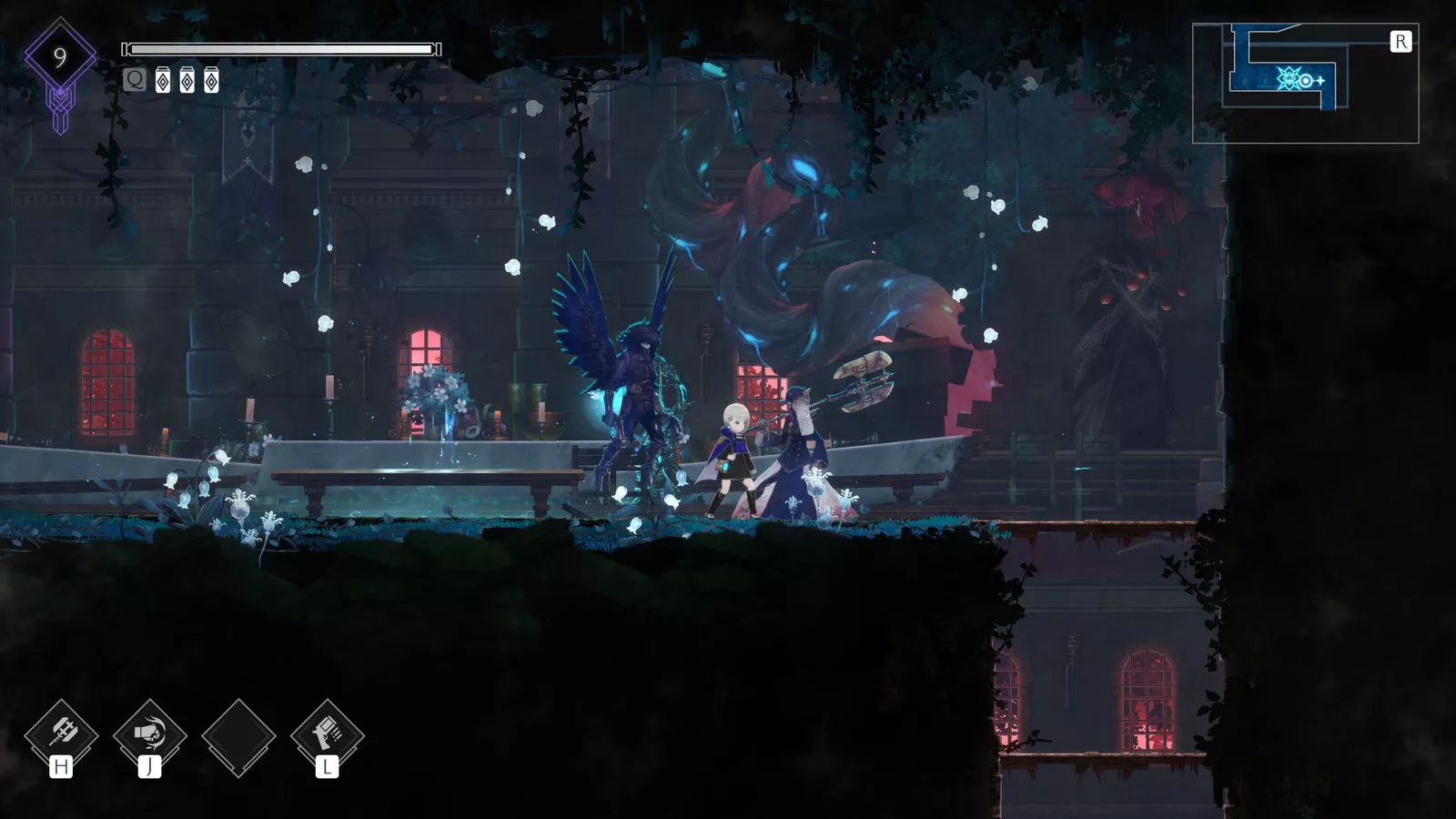Open the minimap
Viewport: 1456px width, 819px height.
[x=1305, y=83]
